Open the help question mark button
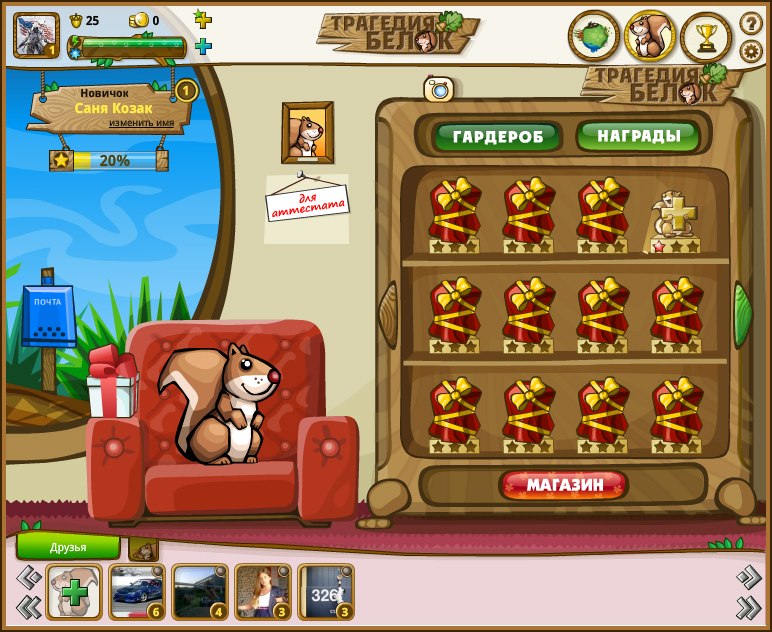 tap(750, 23)
